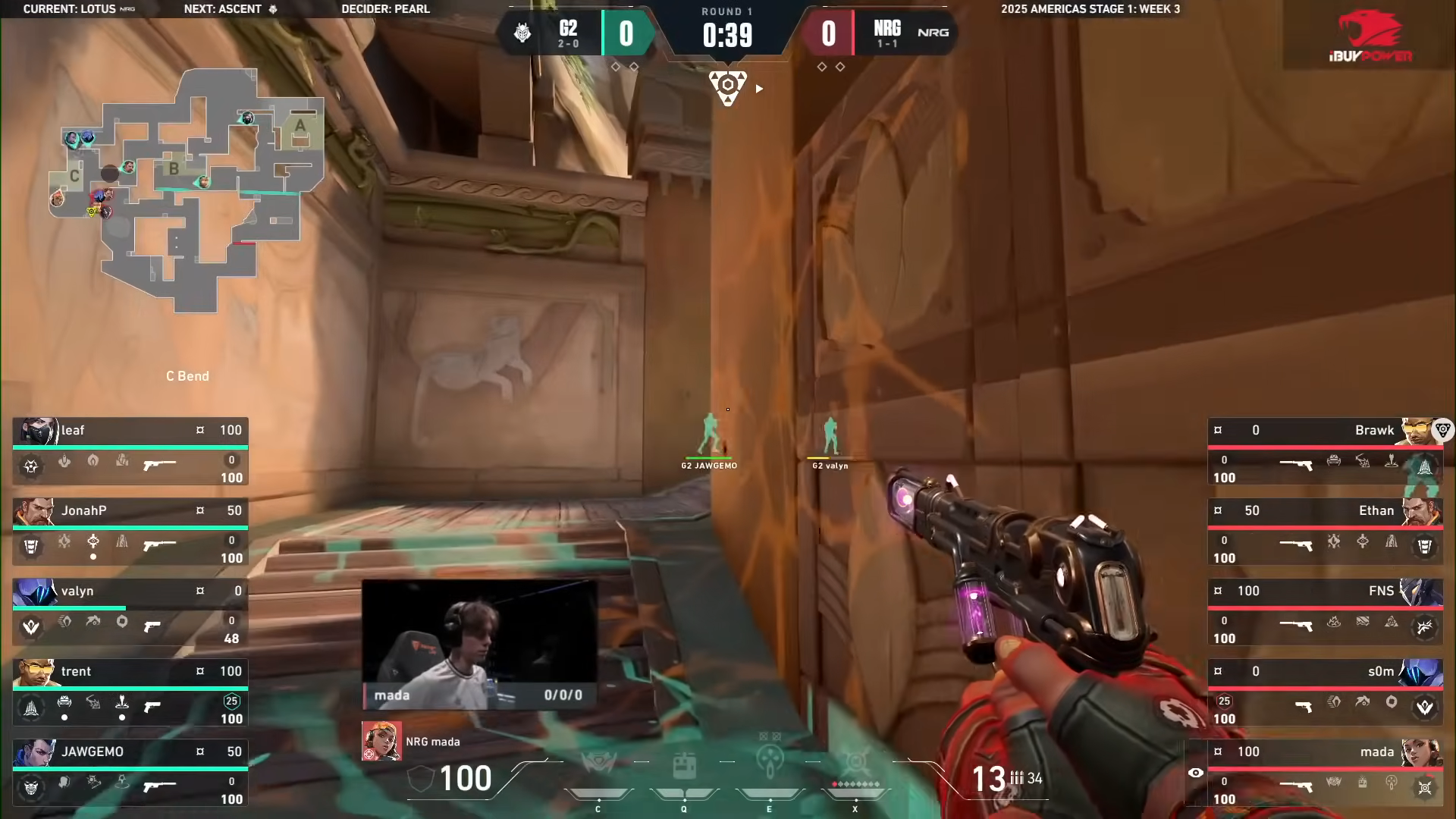Choose Ethan's player row
The width and height of the screenshot is (1456, 819).
pyautogui.click(x=1325, y=532)
